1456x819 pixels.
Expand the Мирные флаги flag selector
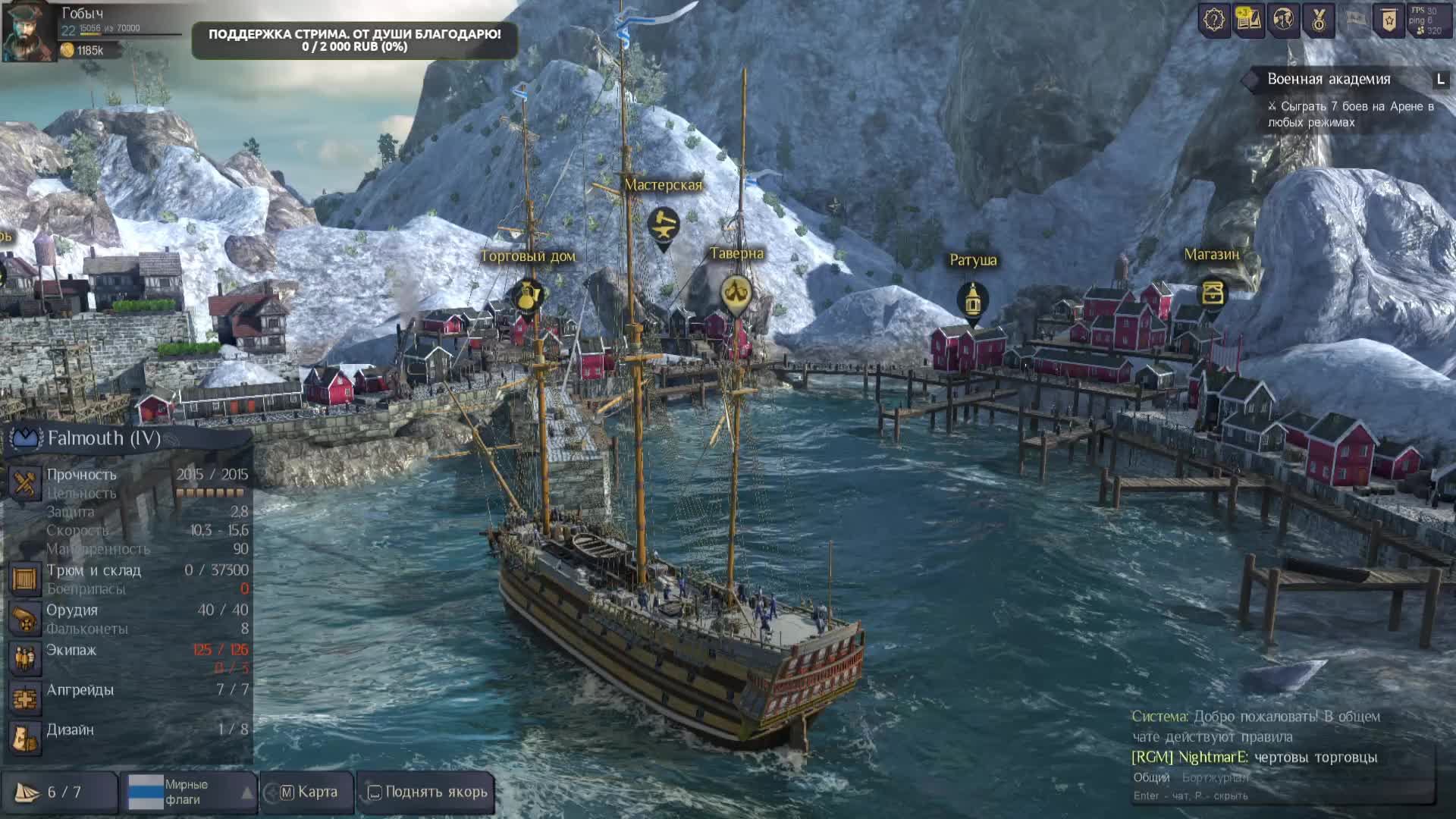[247, 792]
